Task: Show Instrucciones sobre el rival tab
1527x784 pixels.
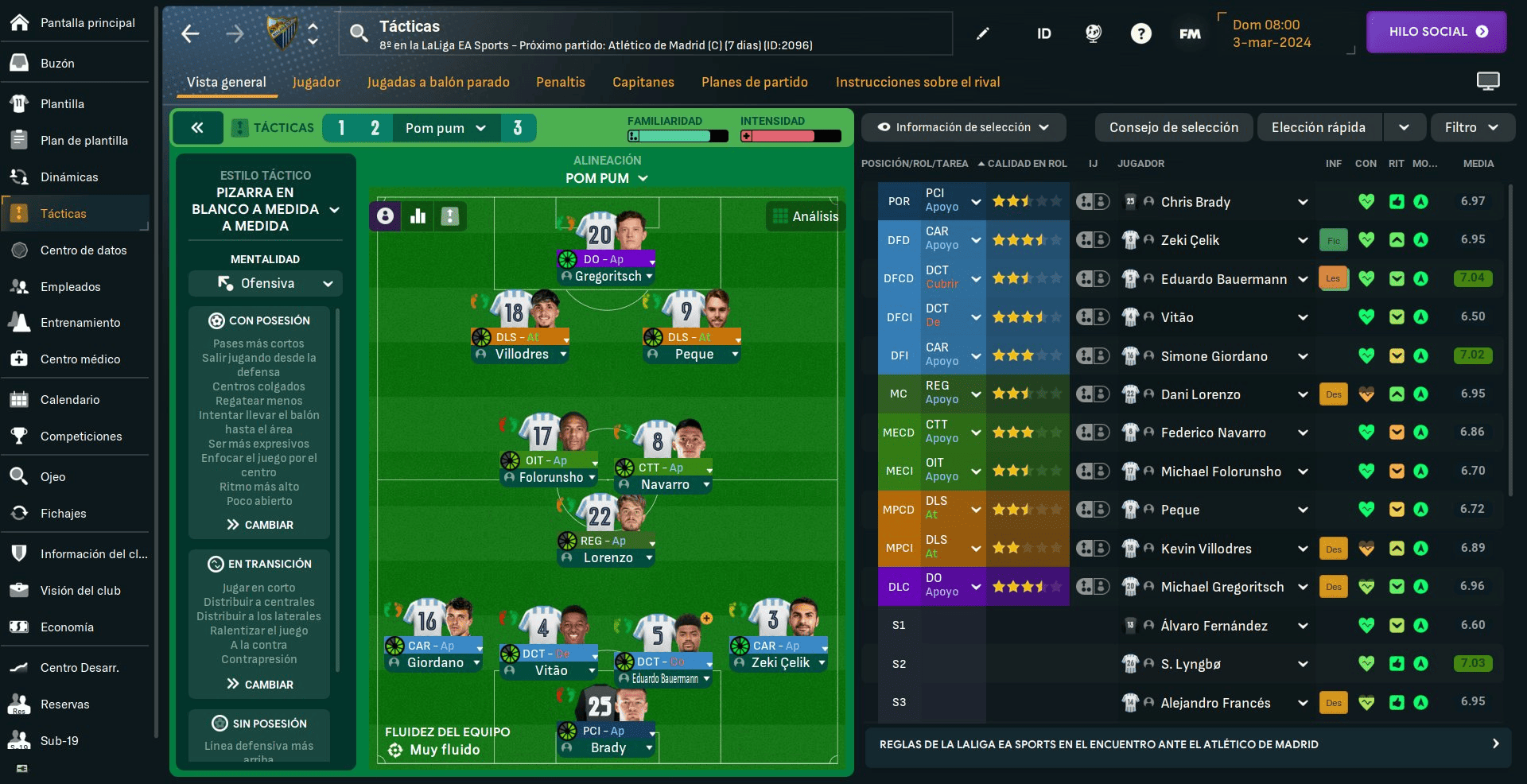Action: [918, 82]
